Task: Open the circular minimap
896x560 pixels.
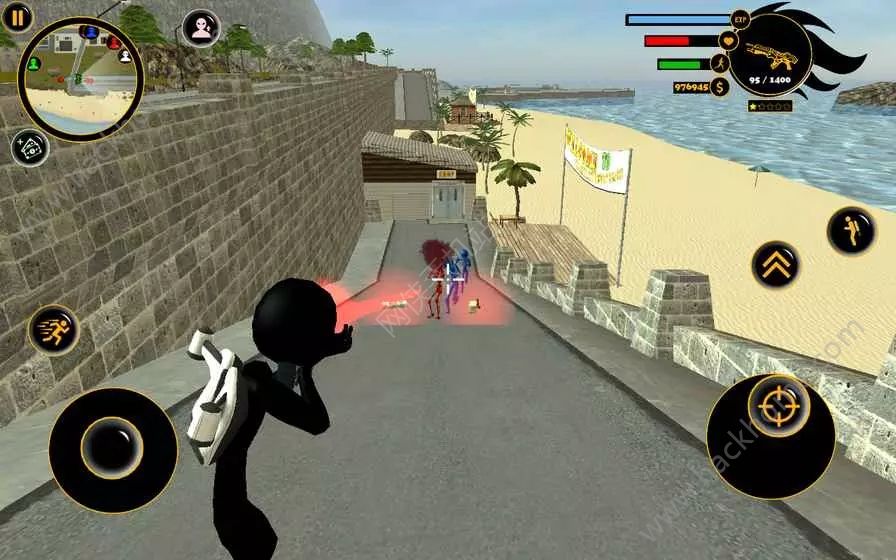Action: (81, 78)
